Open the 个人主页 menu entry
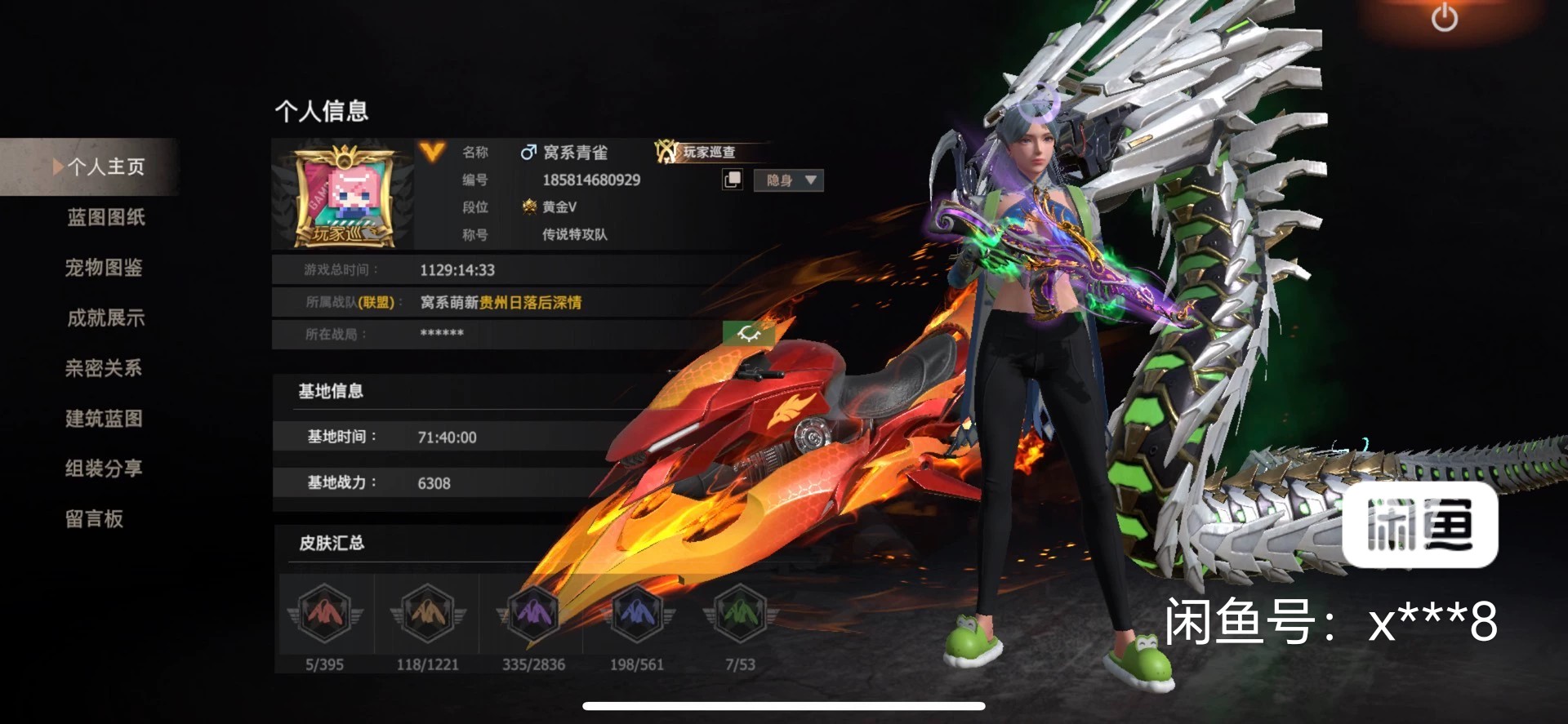This screenshot has width=1568, height=724. point(105,167)
